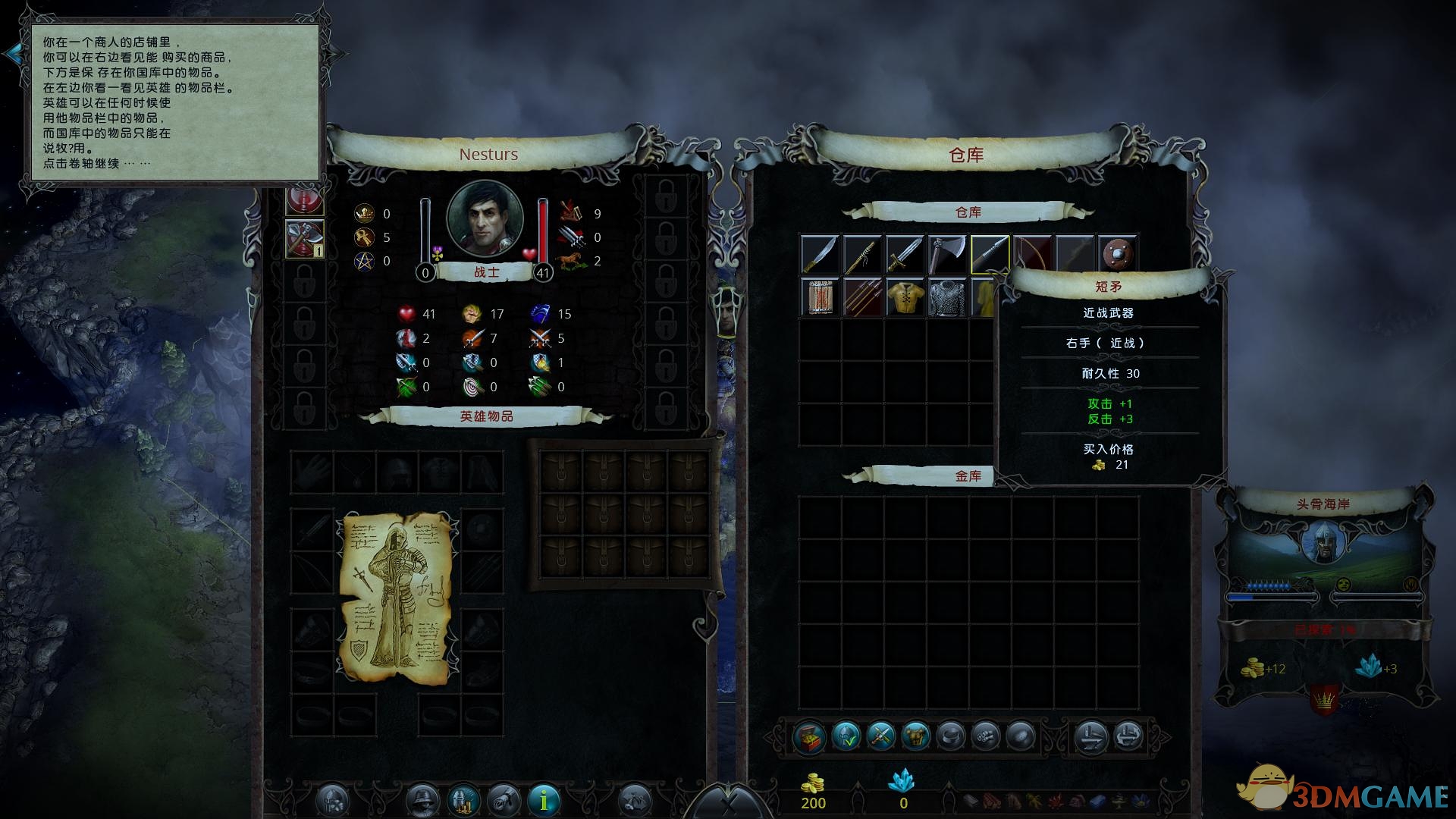Select the battle axe shop item

(947, 255)
